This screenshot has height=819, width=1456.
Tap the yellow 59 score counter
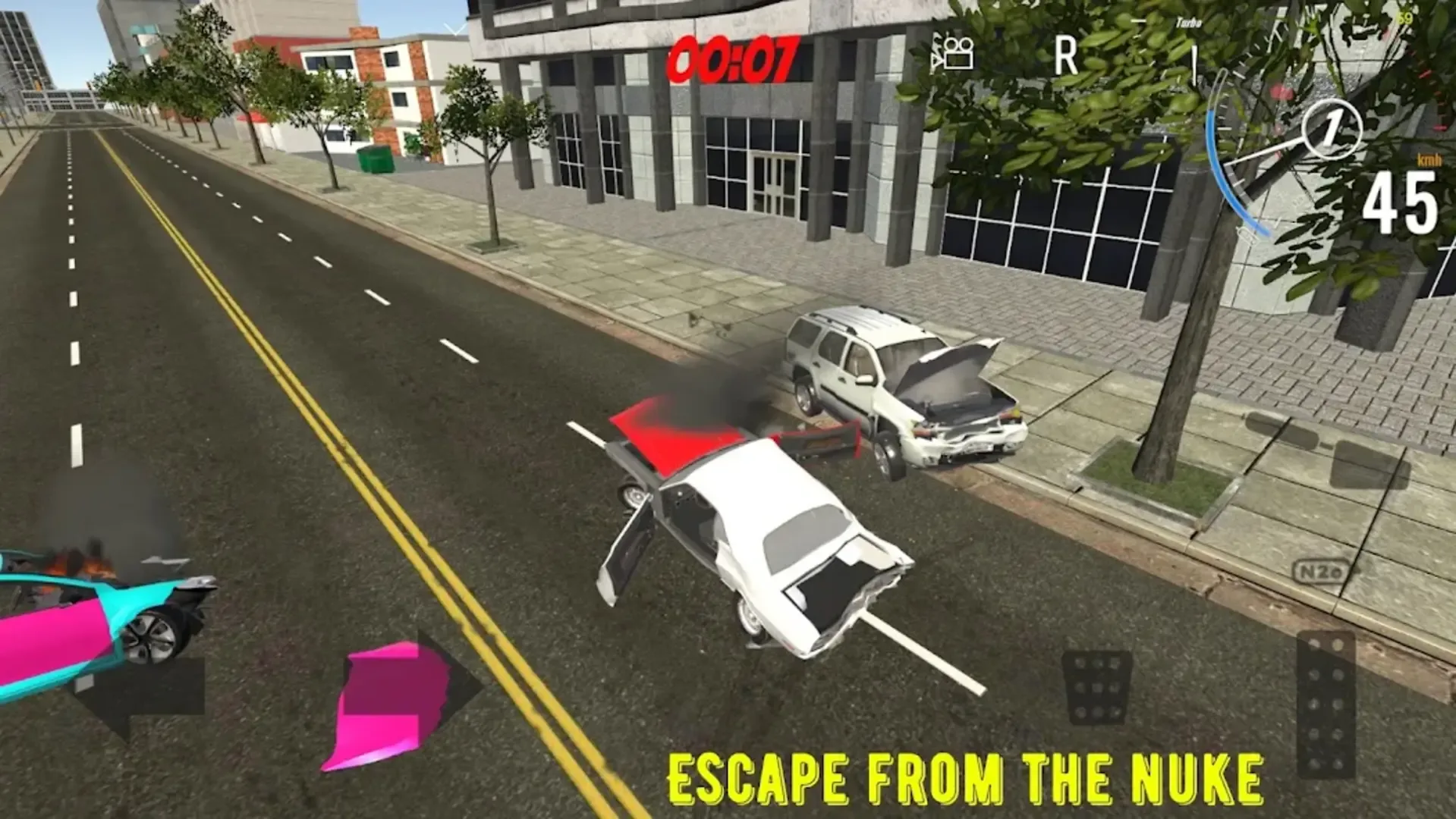click(1404, 18)
